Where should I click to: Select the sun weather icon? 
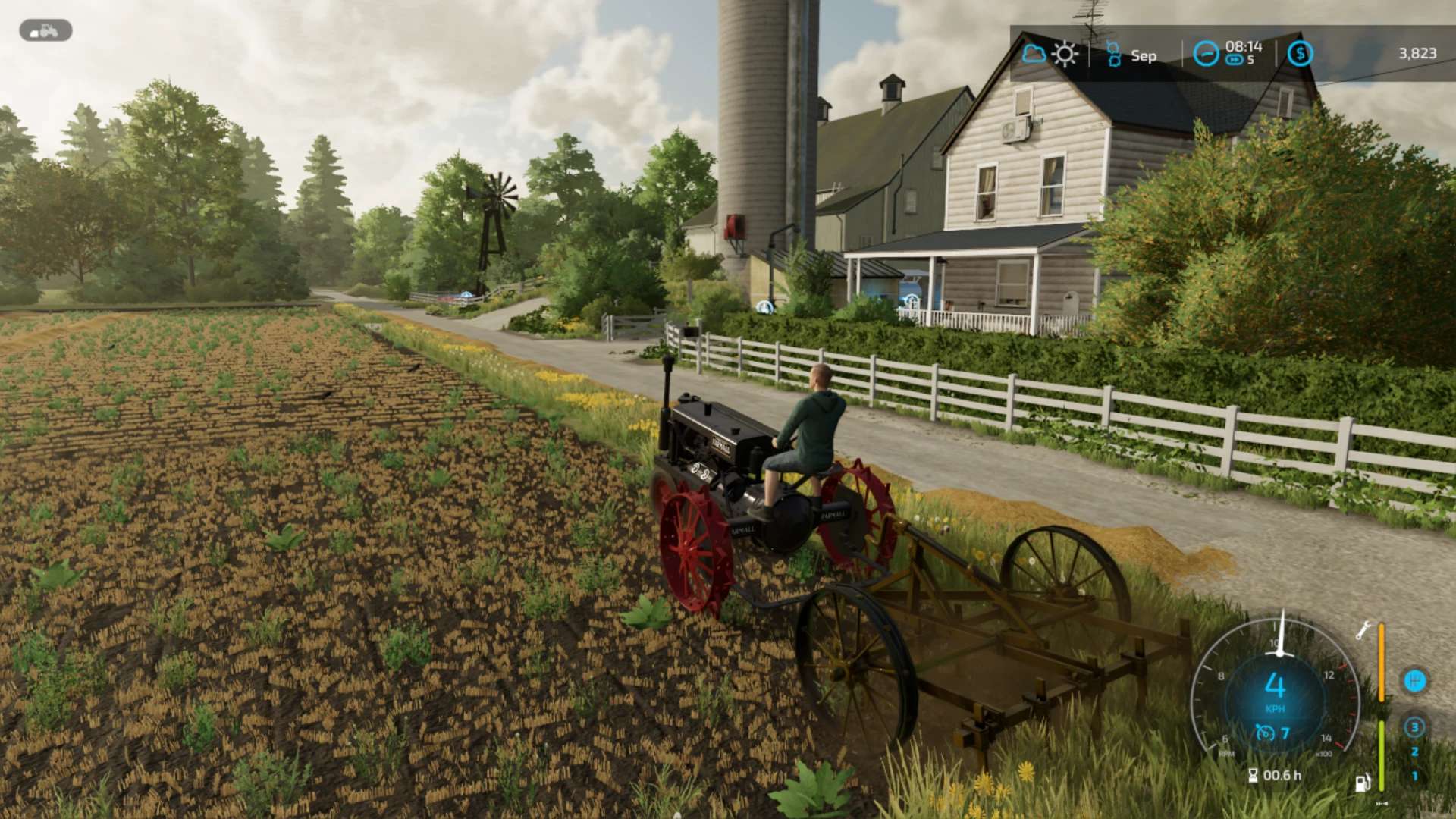[x=1065, y=54]
